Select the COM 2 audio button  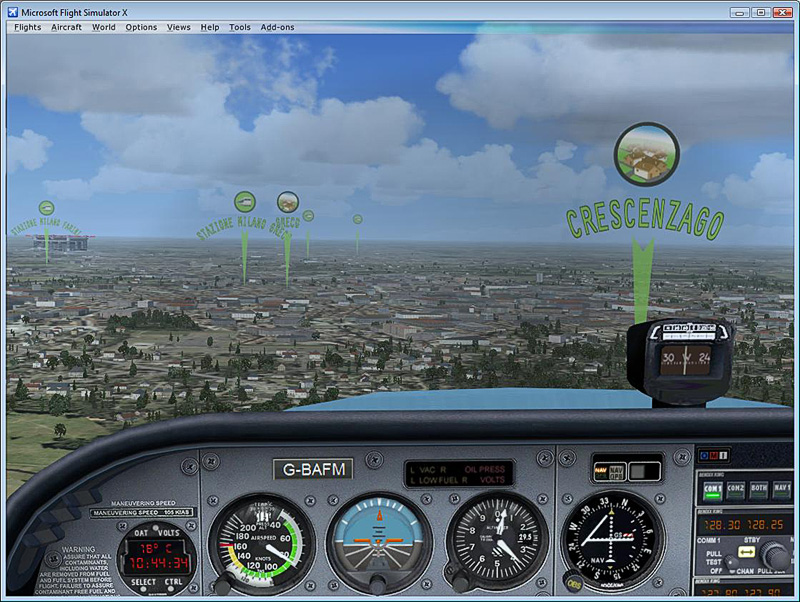point(735,489)
